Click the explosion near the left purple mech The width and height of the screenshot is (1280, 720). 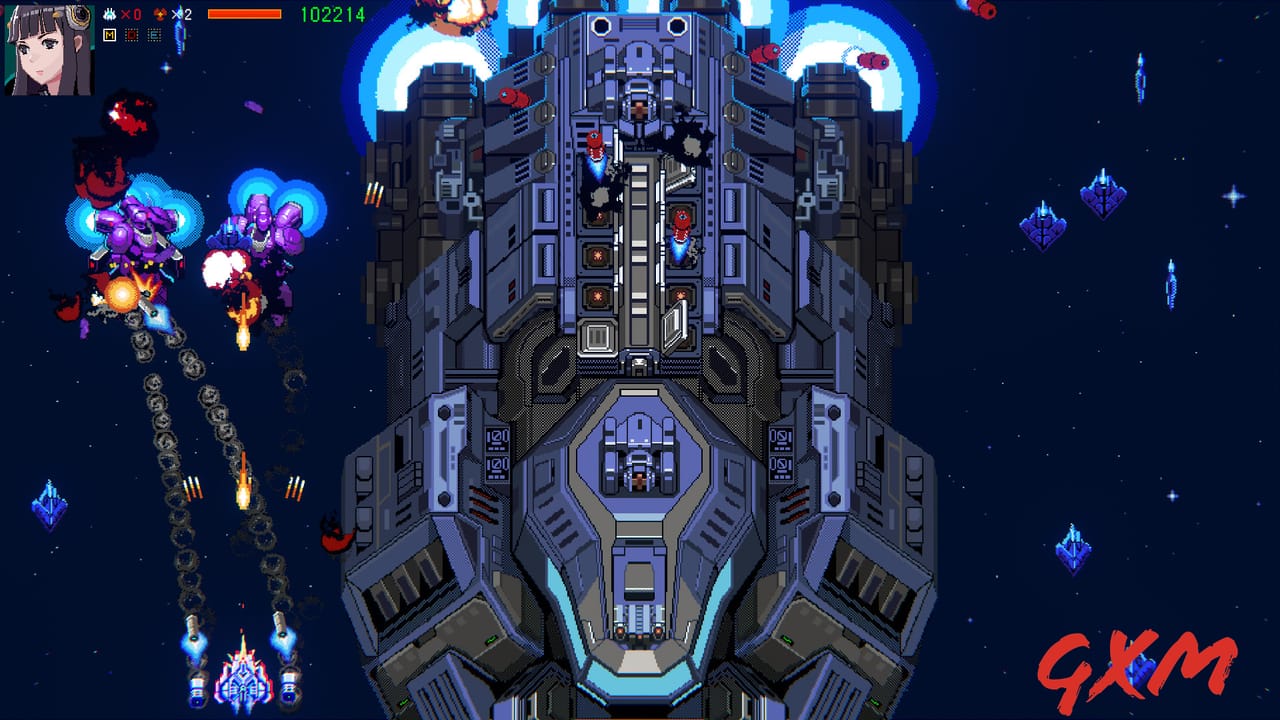120,295
